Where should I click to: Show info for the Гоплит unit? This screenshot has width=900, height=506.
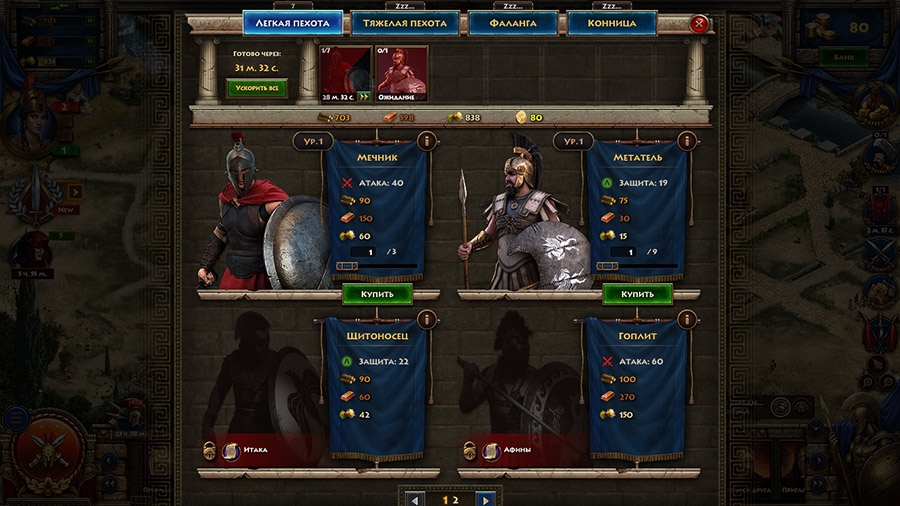pos(686,319)
